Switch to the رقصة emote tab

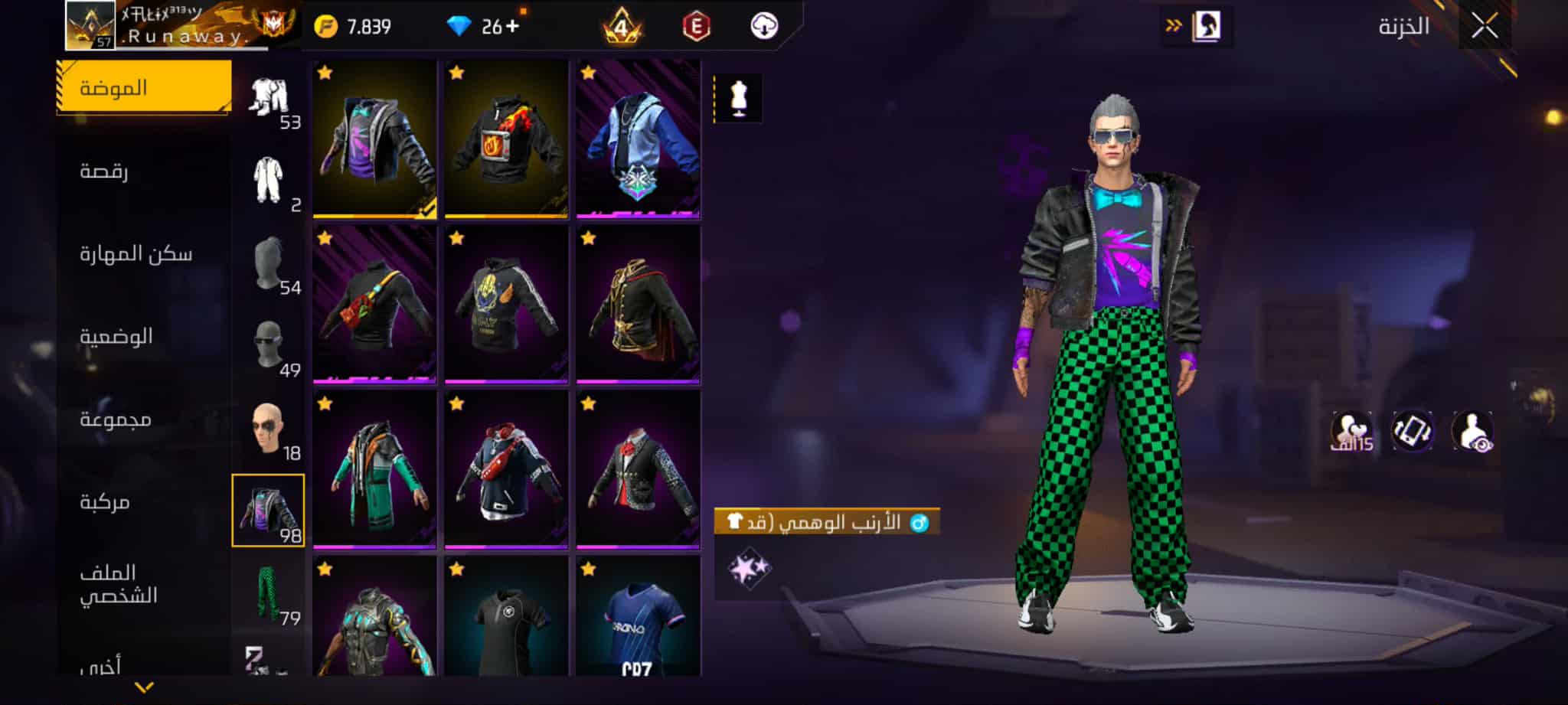tap(105, 170)
